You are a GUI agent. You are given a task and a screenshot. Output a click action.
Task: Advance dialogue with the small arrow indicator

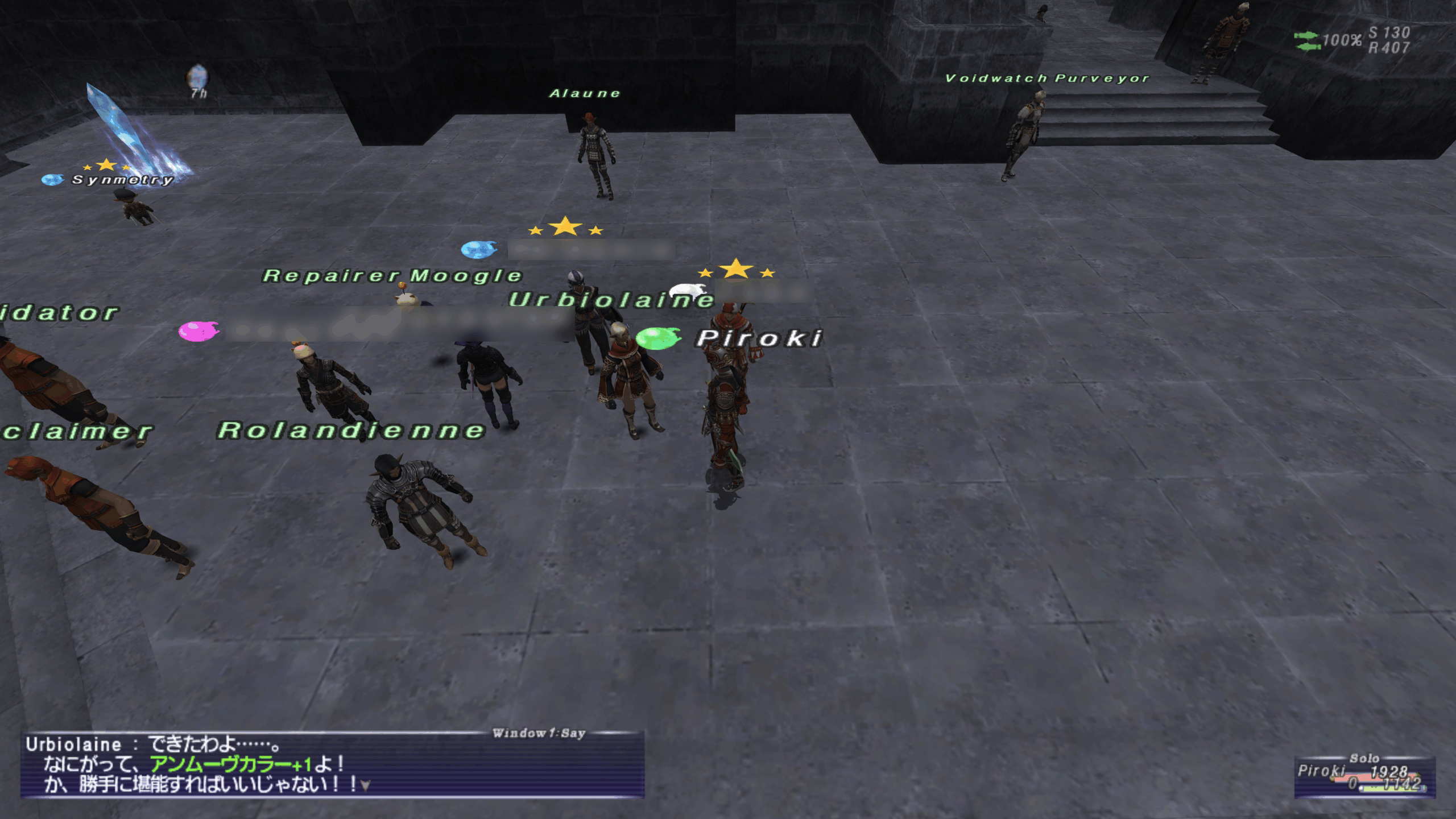click(366, 785)
